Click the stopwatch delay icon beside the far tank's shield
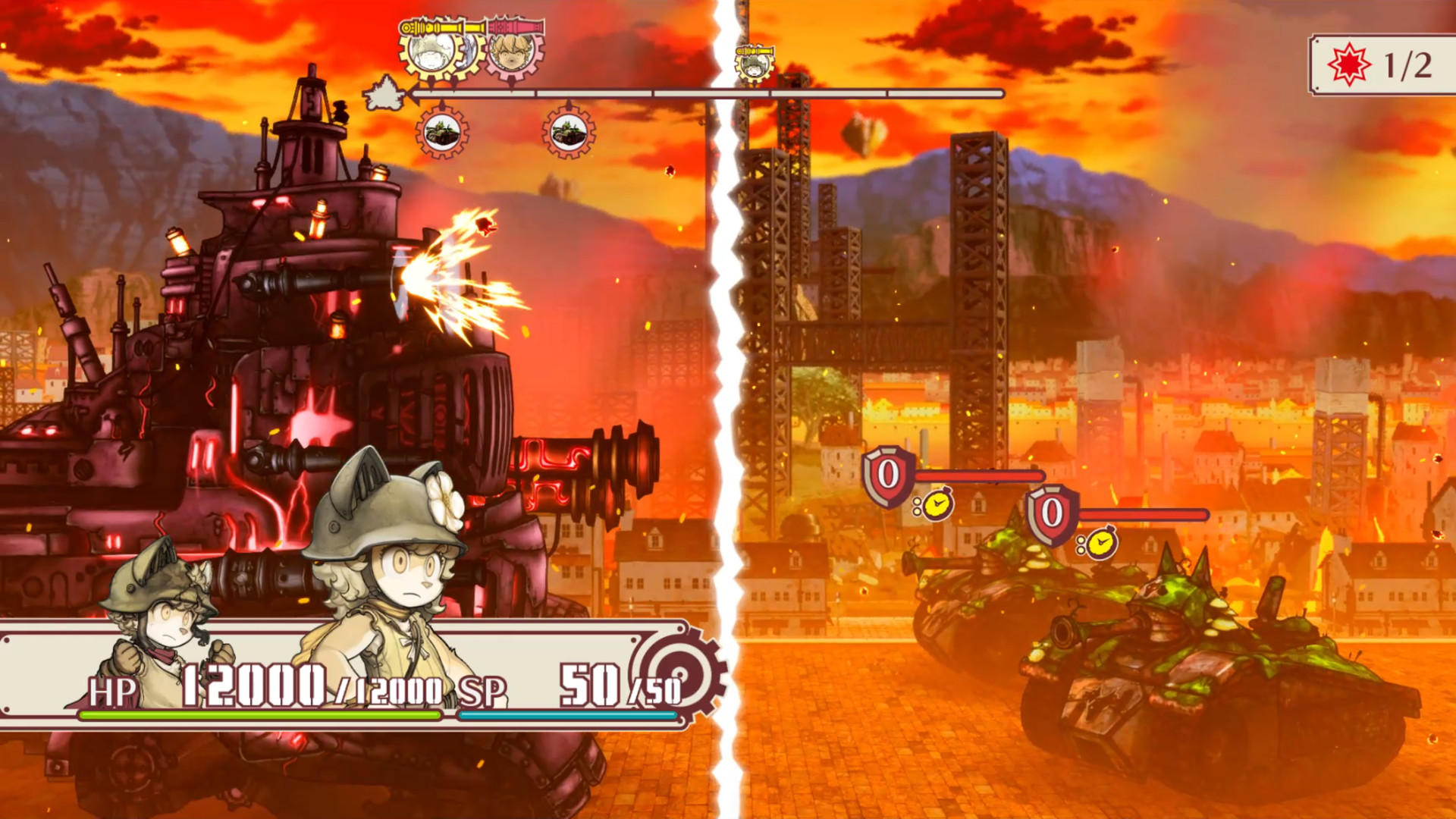 (x=938, y=504)
